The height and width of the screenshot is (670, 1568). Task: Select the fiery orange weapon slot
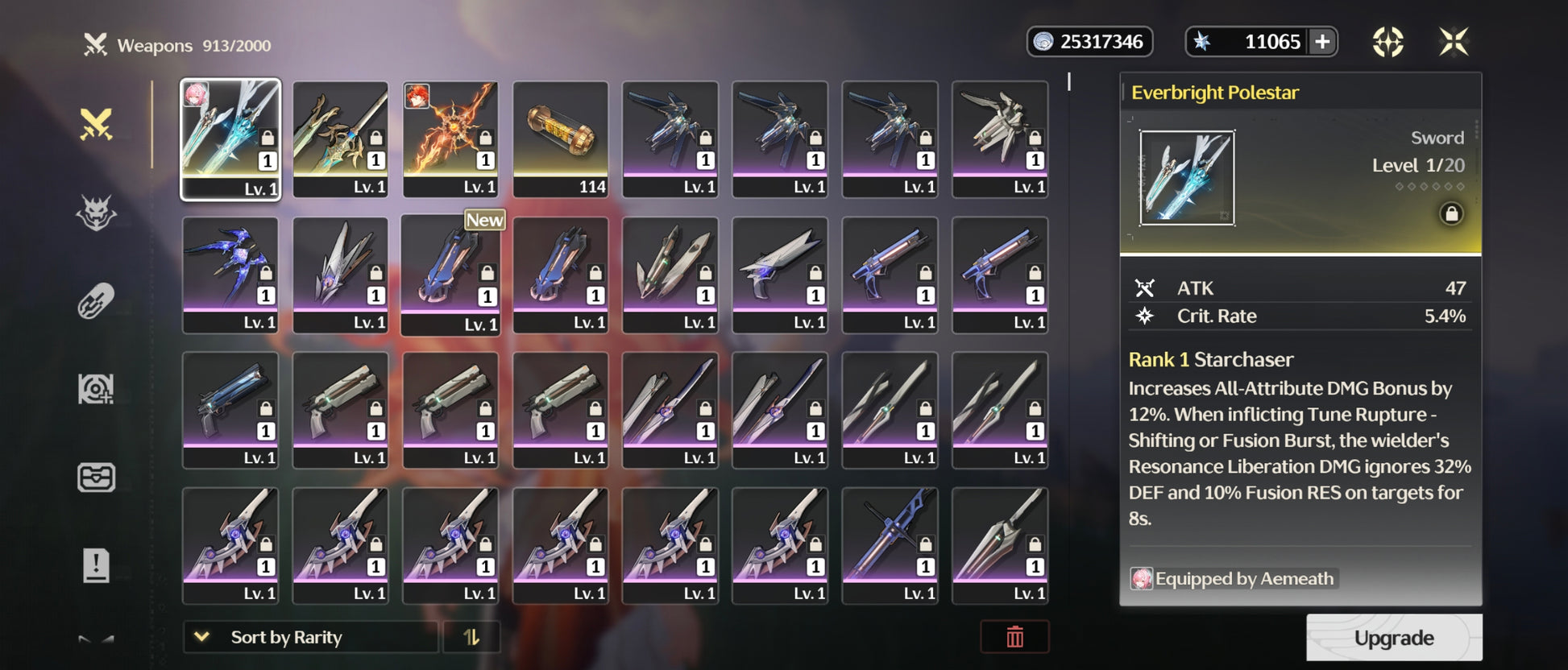[x=450, y=139]
